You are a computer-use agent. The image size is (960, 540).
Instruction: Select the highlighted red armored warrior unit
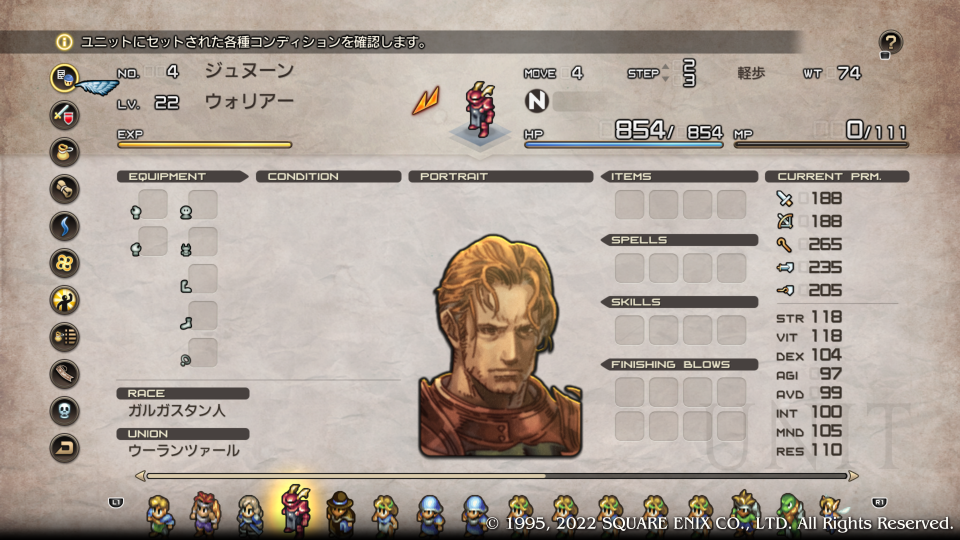[295, 509]
